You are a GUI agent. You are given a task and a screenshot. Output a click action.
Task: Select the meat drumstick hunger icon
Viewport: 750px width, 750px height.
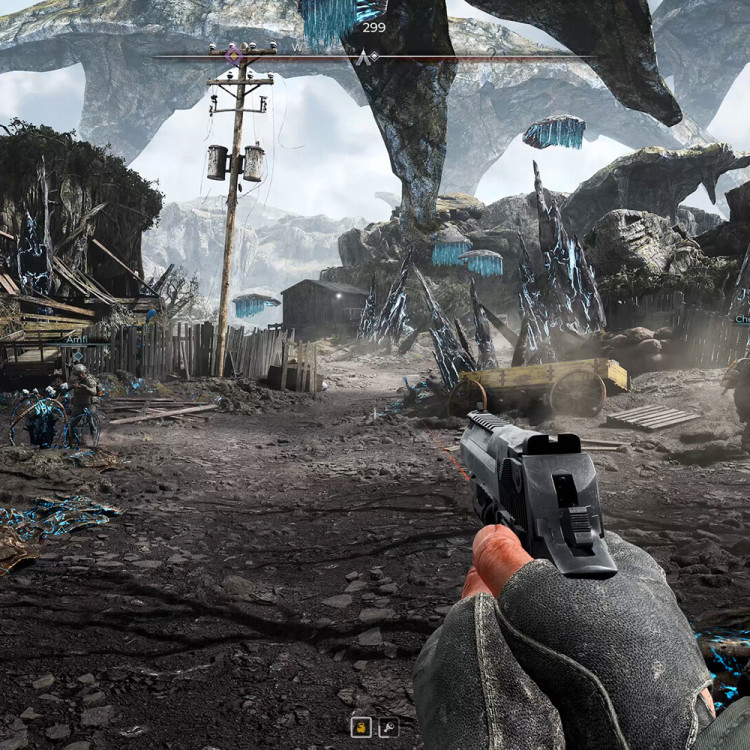(x=386, y=727)
